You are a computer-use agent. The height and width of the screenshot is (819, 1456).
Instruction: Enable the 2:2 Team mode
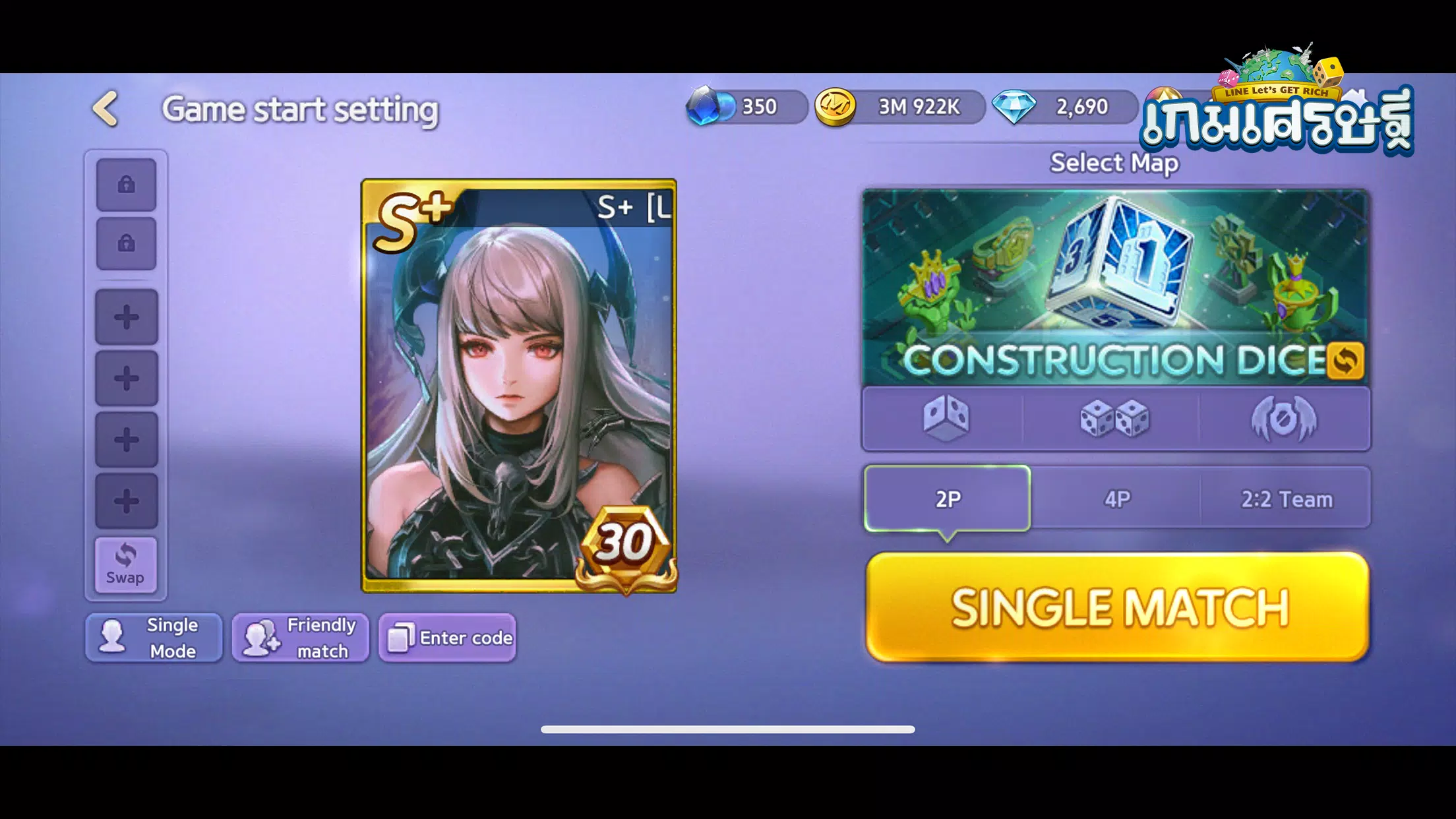pyautogui.click(x=1286, y=499)
